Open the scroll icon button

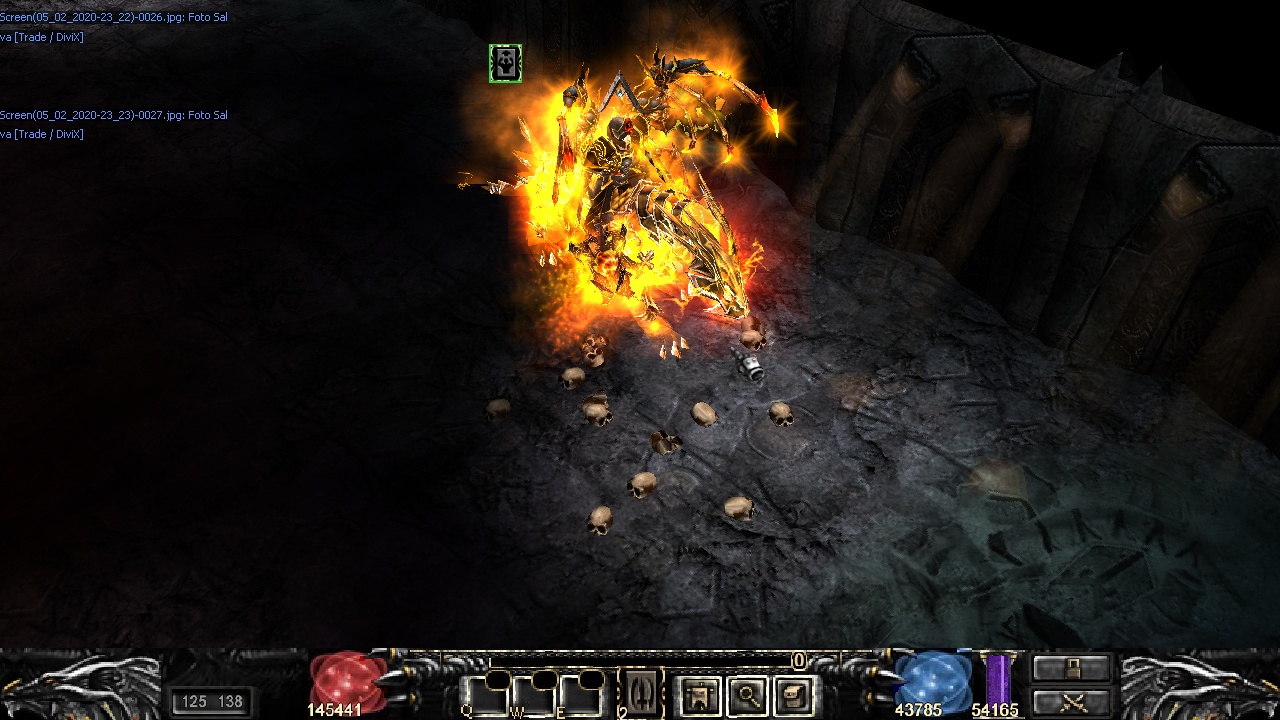tap(794, 696)
